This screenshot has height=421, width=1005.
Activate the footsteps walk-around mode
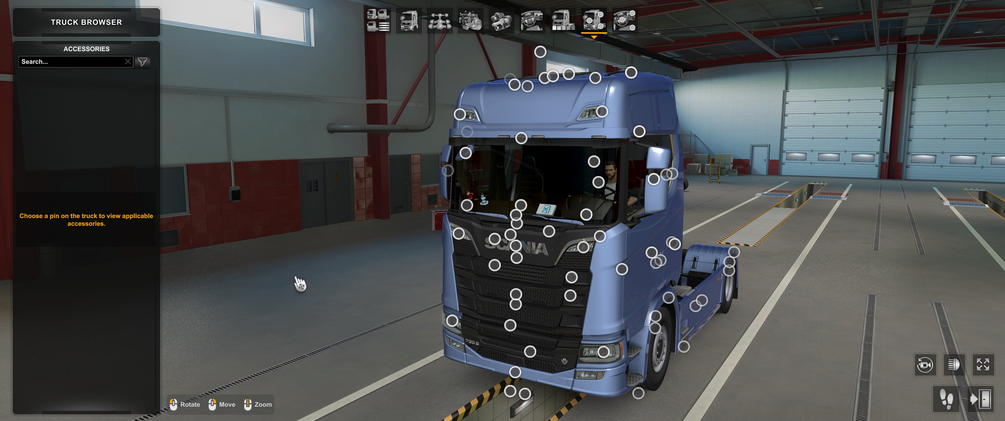click(944, 399)
